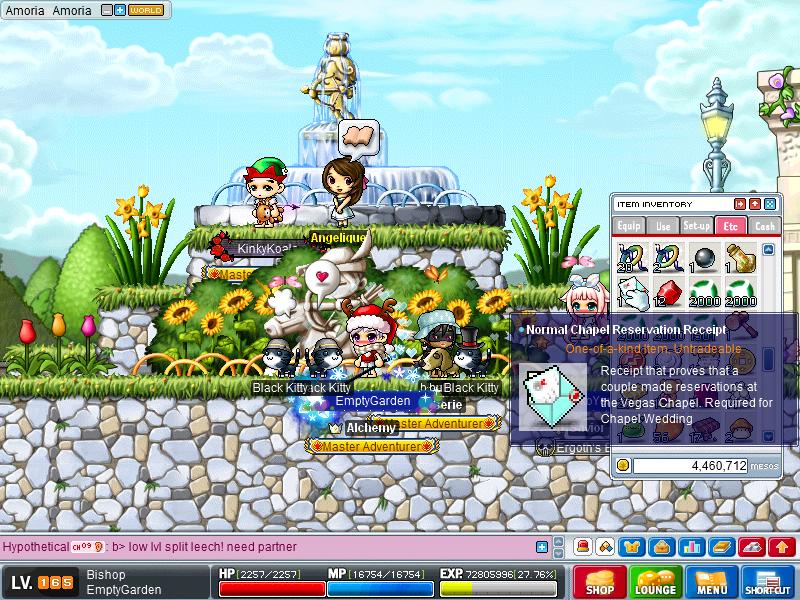Open the Shortcut panel

pyautogui.click(x=769, y=582)
